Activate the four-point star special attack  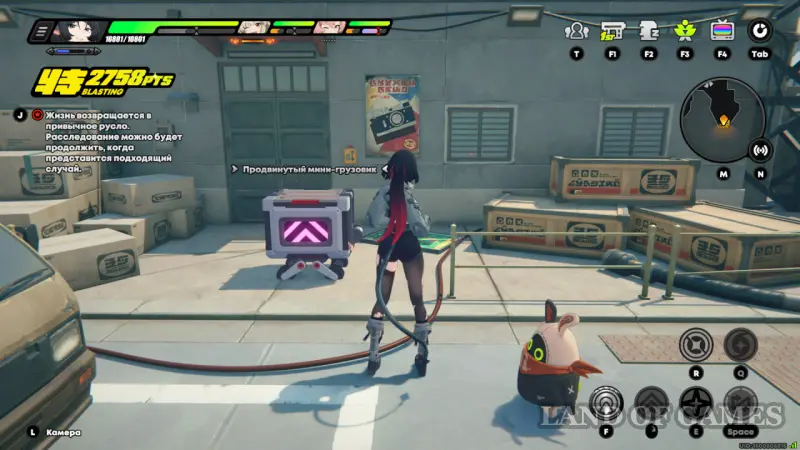pos(697,404)
